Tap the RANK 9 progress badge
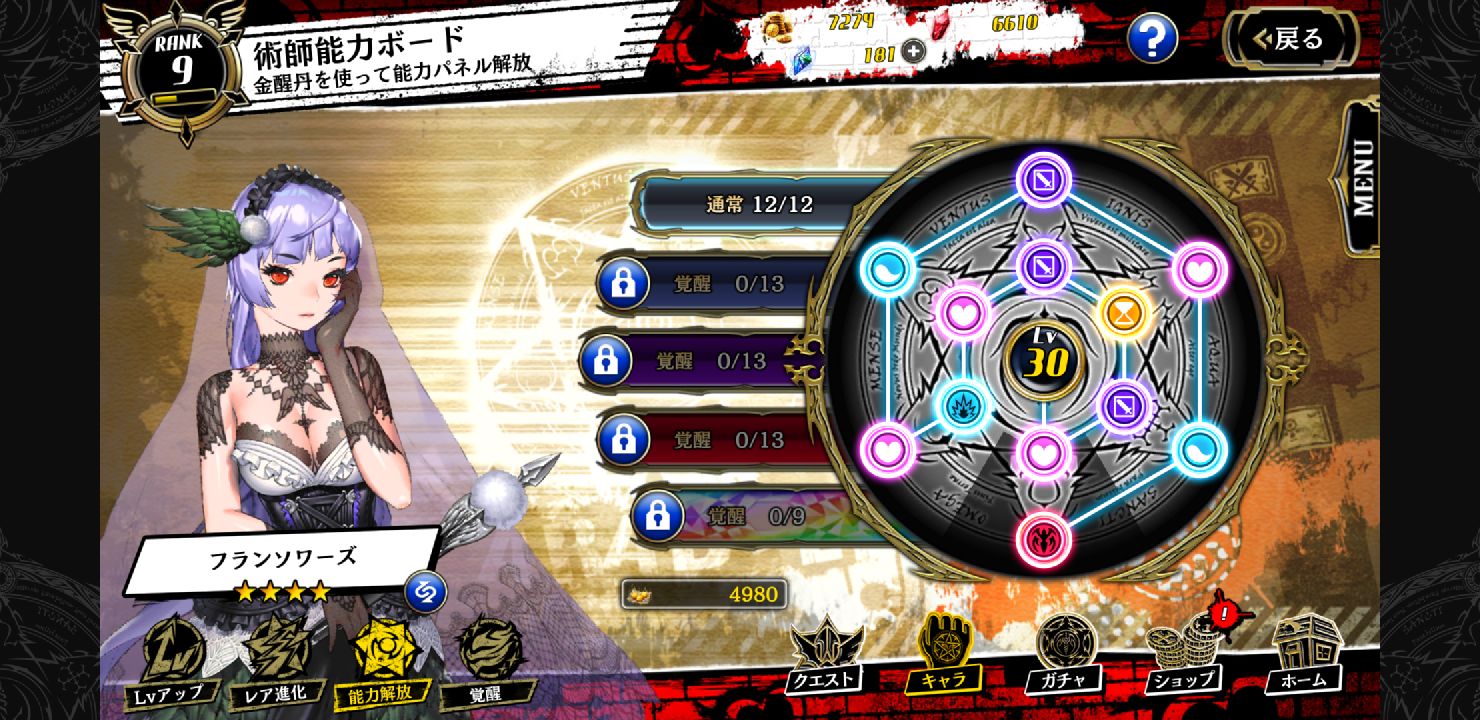 (x=178, y=50)
